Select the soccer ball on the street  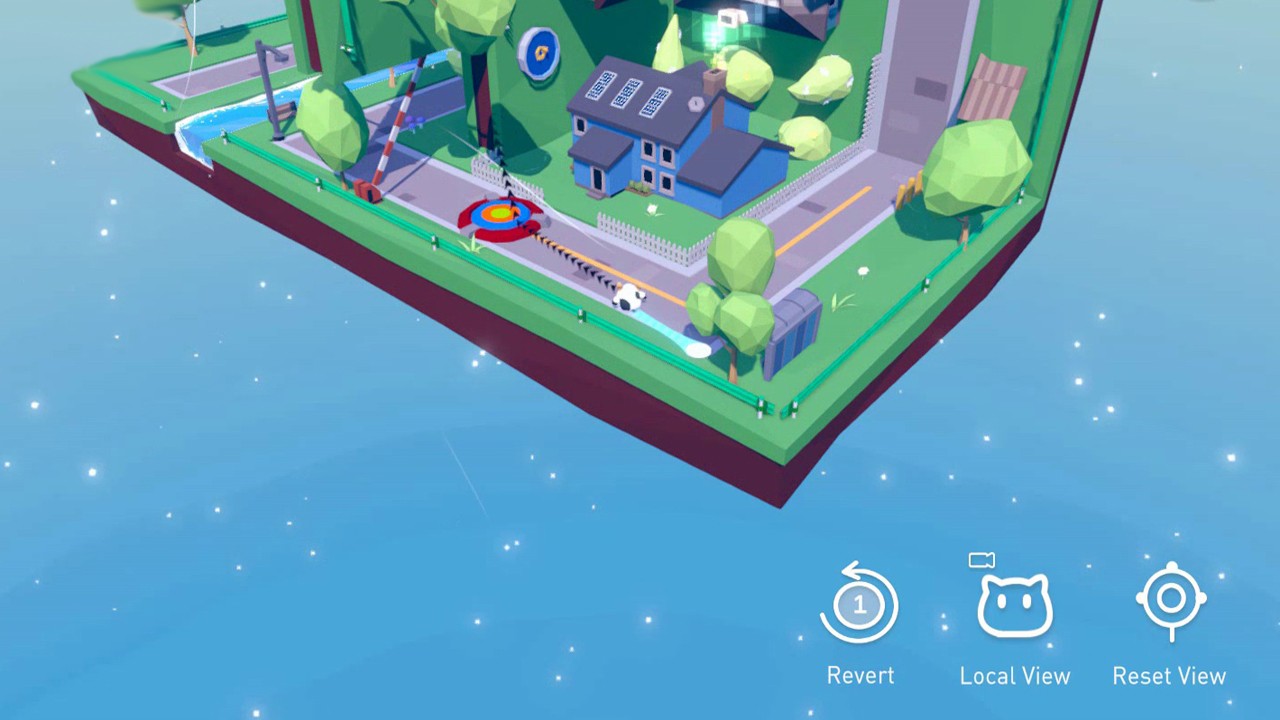tap(628, 296)
